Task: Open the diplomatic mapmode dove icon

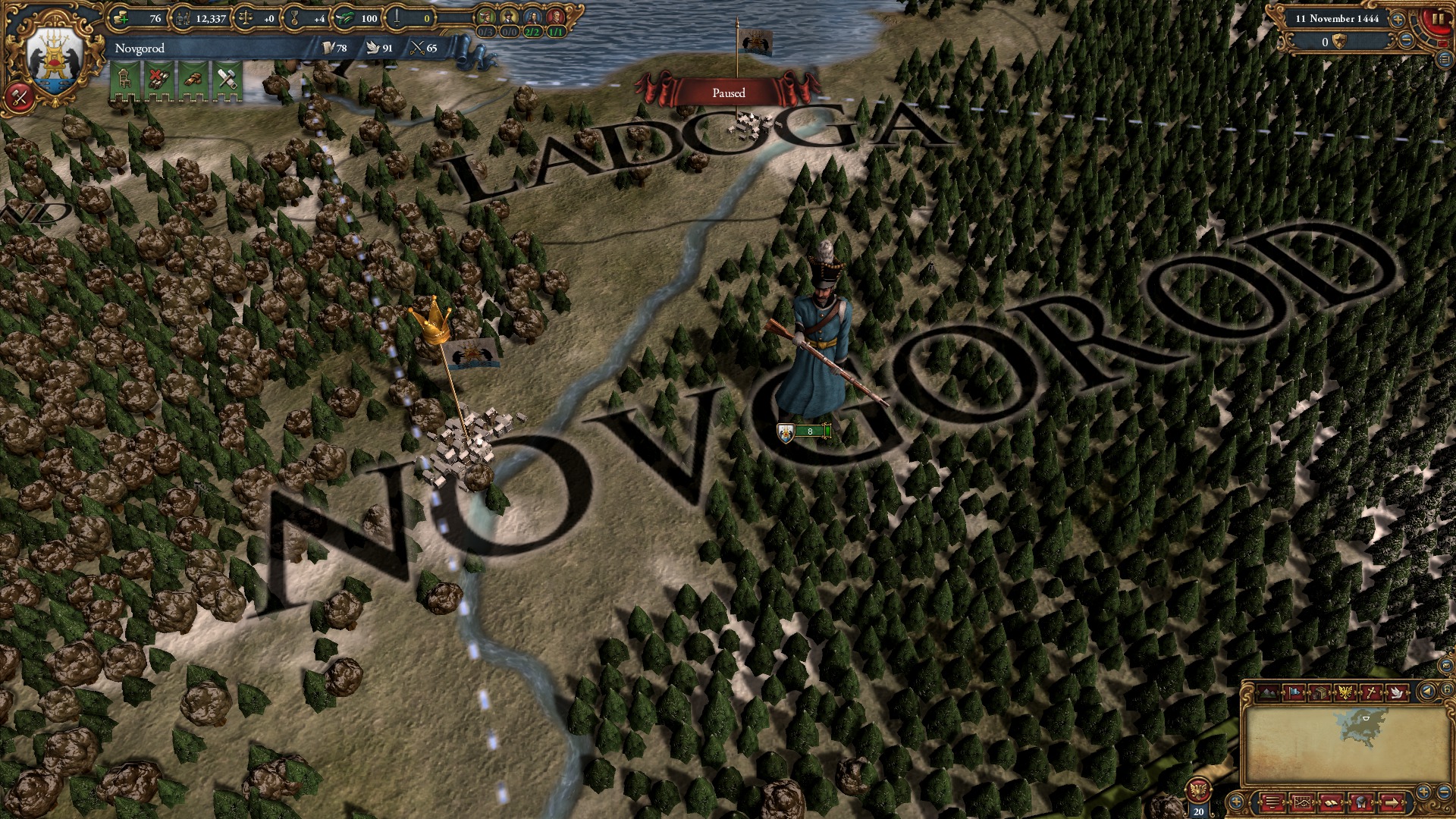Action: 1398,692
